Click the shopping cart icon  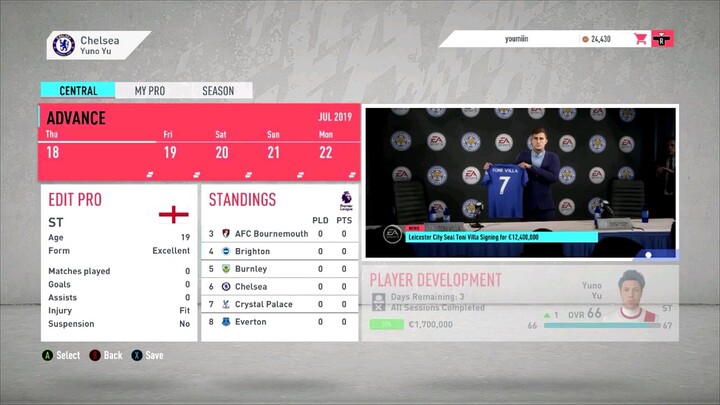[x=640, y=39]
